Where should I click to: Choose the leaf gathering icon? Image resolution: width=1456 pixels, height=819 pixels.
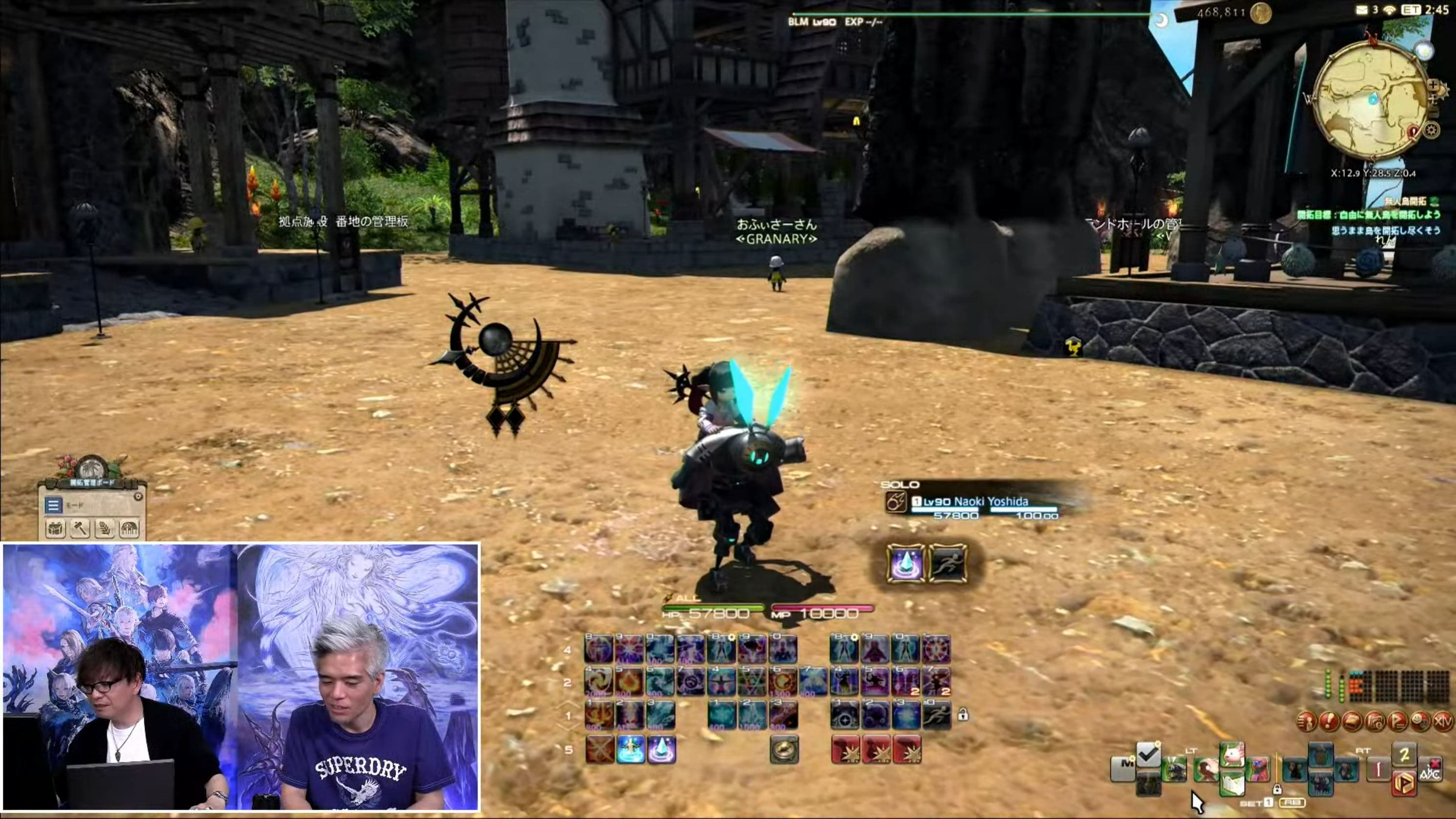105,528
